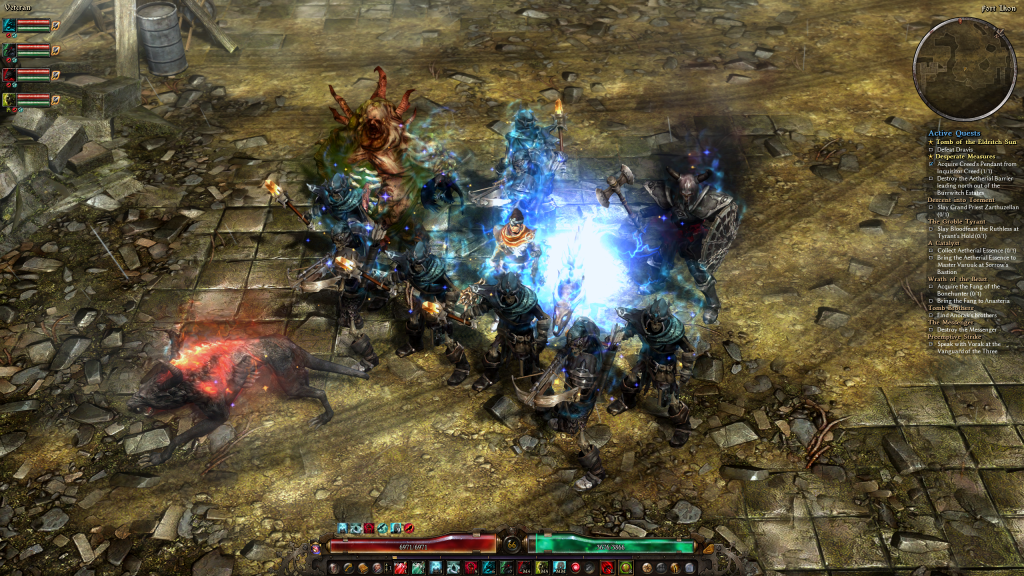Activate the green ring skill slot
1024x576 pixels.
[625, 567]
